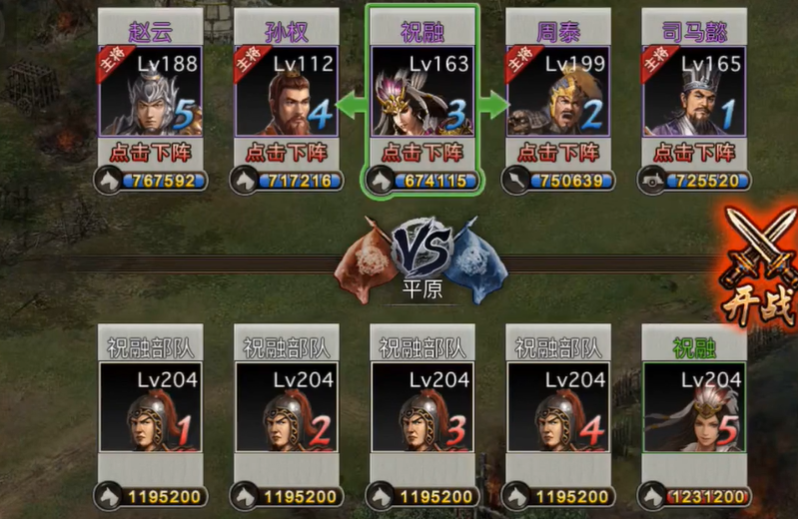Select 周泰 general card

(557, 91)
